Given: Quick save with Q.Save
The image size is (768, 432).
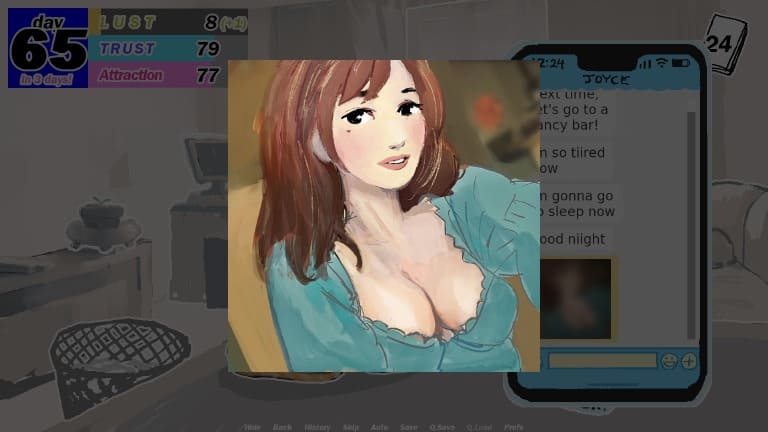Looking at the screenshot, I should (x=442, y=427).
